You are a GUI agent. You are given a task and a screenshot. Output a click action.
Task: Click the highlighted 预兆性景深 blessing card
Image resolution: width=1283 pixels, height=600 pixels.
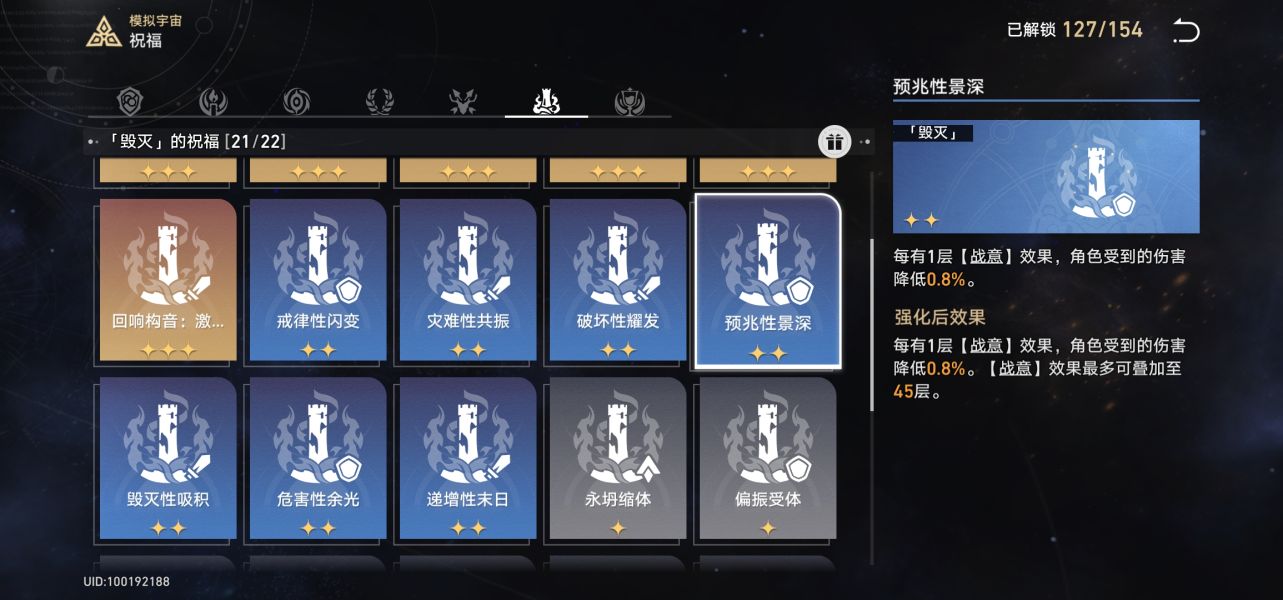pyautogui.click(x=767, y=281)
